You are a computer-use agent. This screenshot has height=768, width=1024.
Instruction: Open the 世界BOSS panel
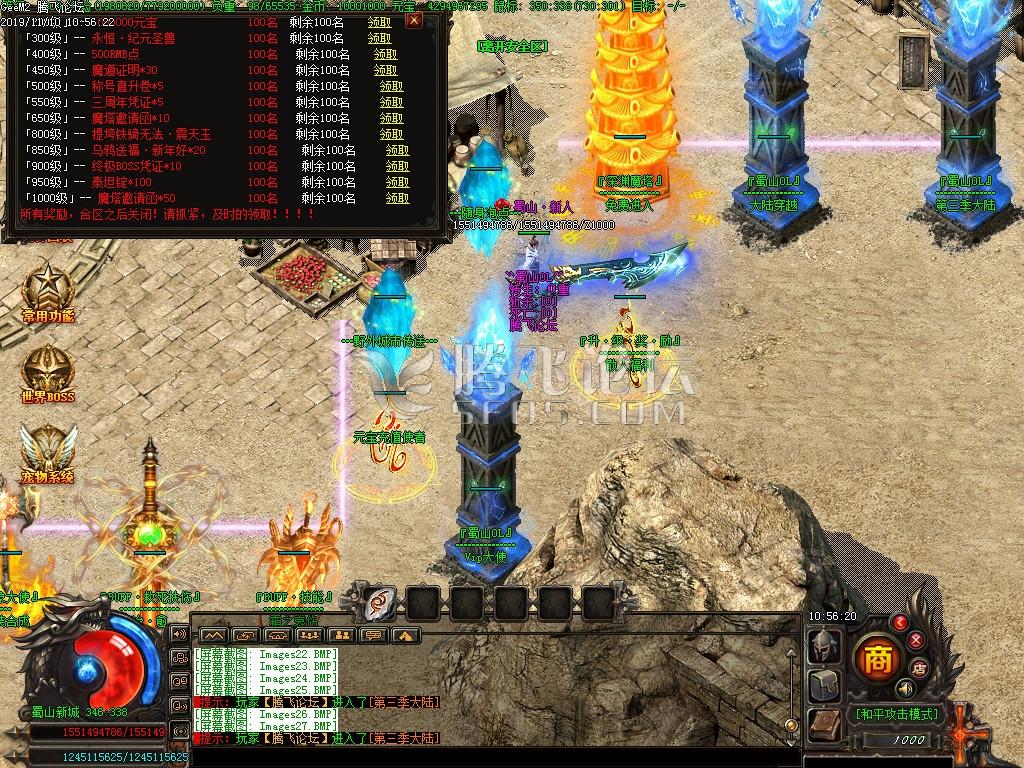click(48, 373)
